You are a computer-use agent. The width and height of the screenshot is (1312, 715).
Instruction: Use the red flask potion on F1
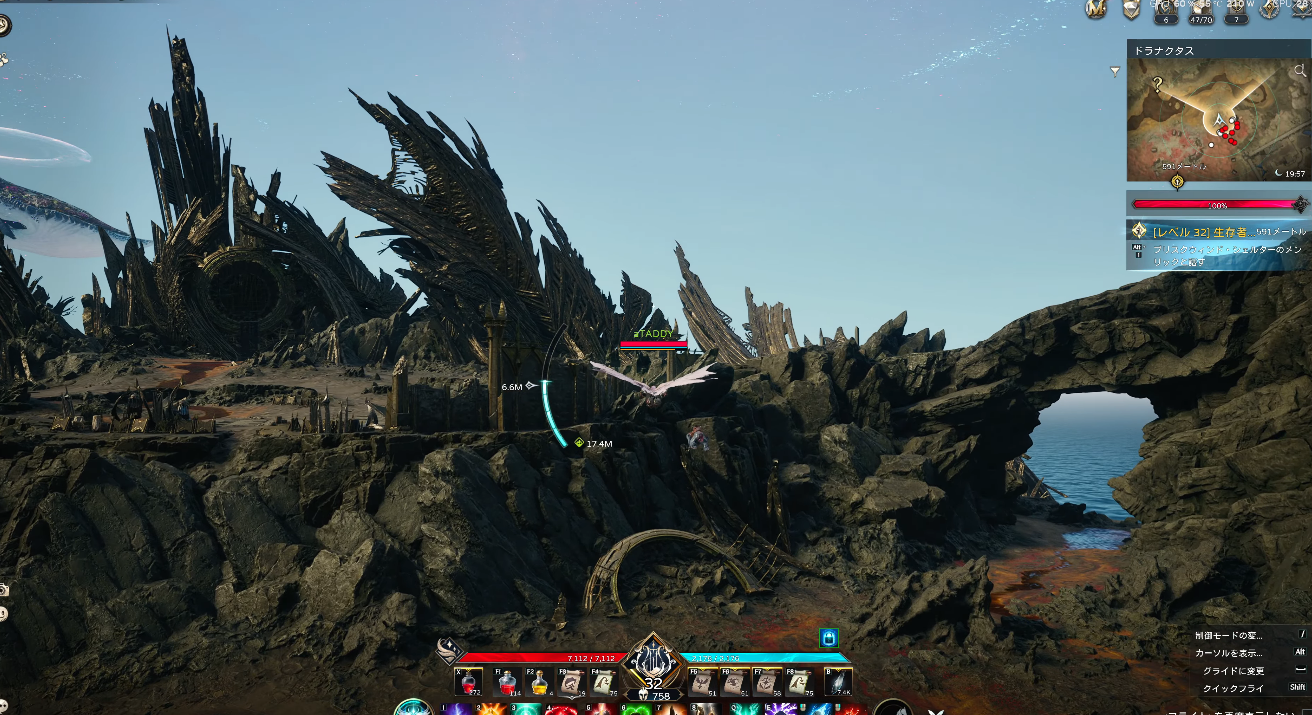(508, 682)
